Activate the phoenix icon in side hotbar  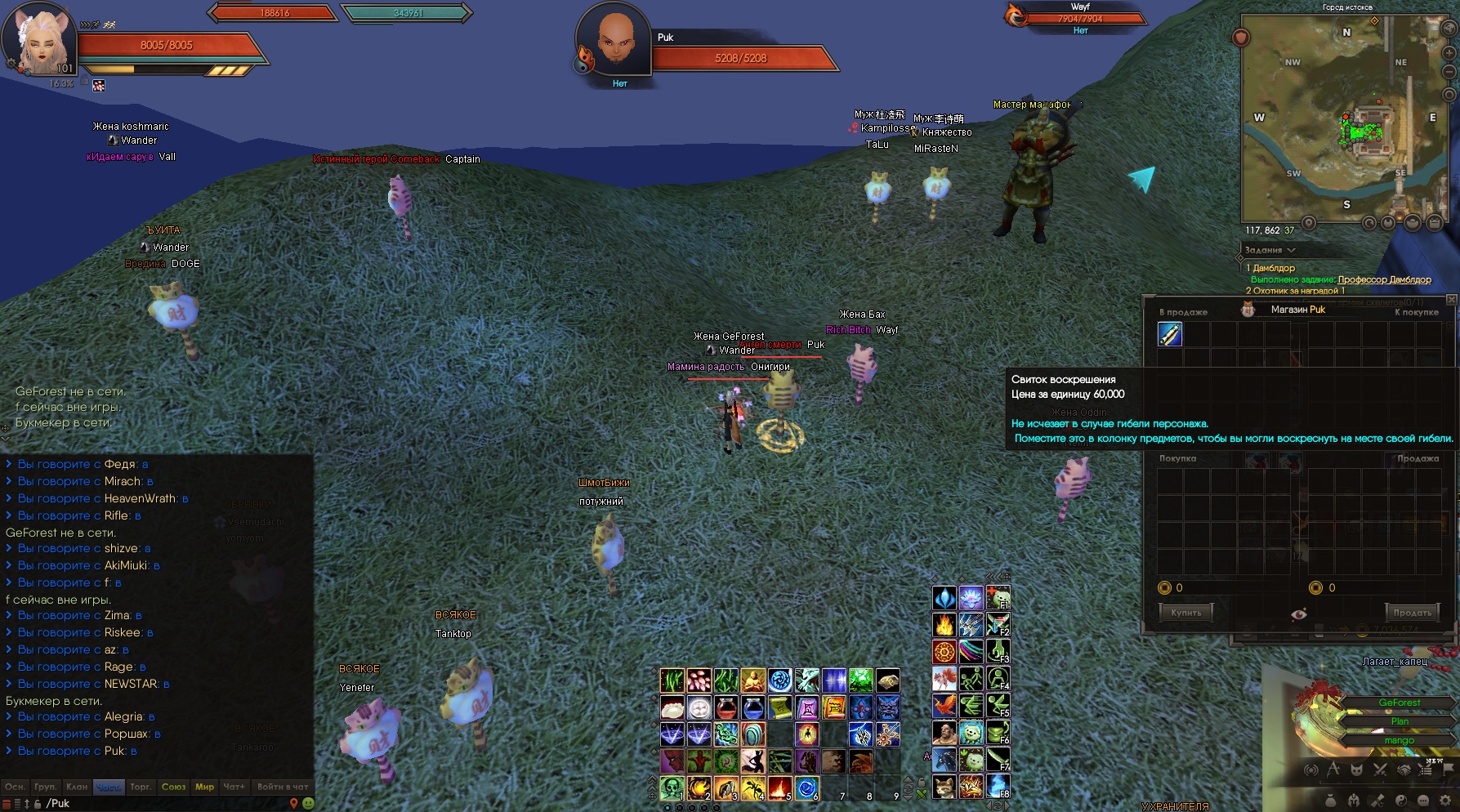pos(944,705)
